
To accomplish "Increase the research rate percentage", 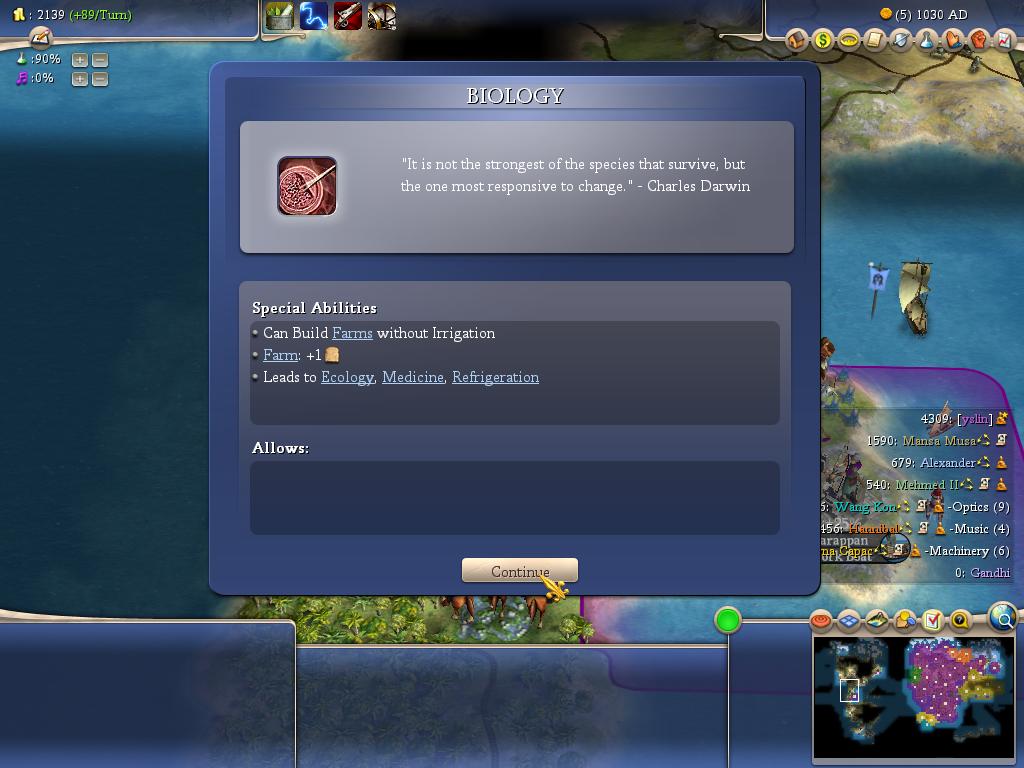I will (x=80, y=60).
